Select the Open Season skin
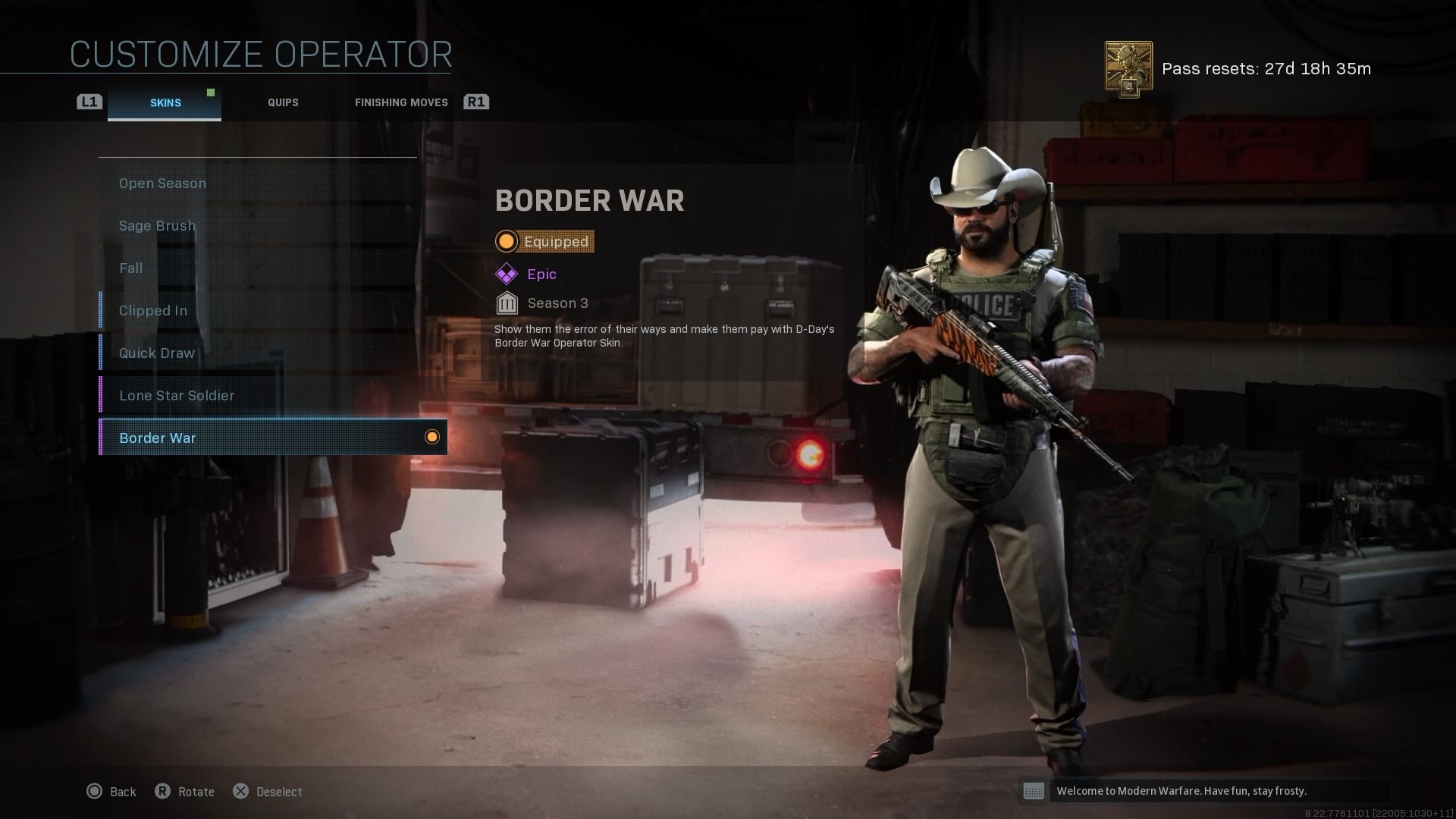The image size is (1456, 819). tap(258, 184)
